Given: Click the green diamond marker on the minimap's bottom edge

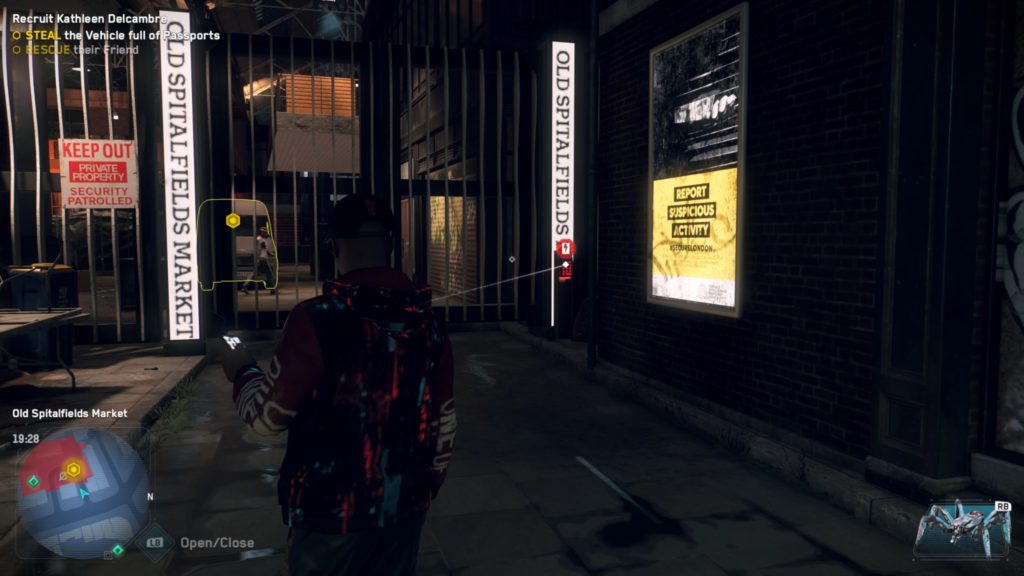Looking at the screenshot, I should pyautogui.click(x=118, y=549).
